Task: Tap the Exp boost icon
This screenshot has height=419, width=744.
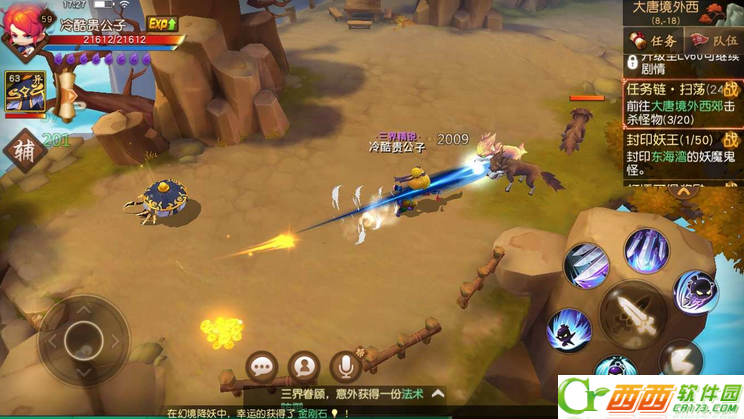Action: coord(162,23)
